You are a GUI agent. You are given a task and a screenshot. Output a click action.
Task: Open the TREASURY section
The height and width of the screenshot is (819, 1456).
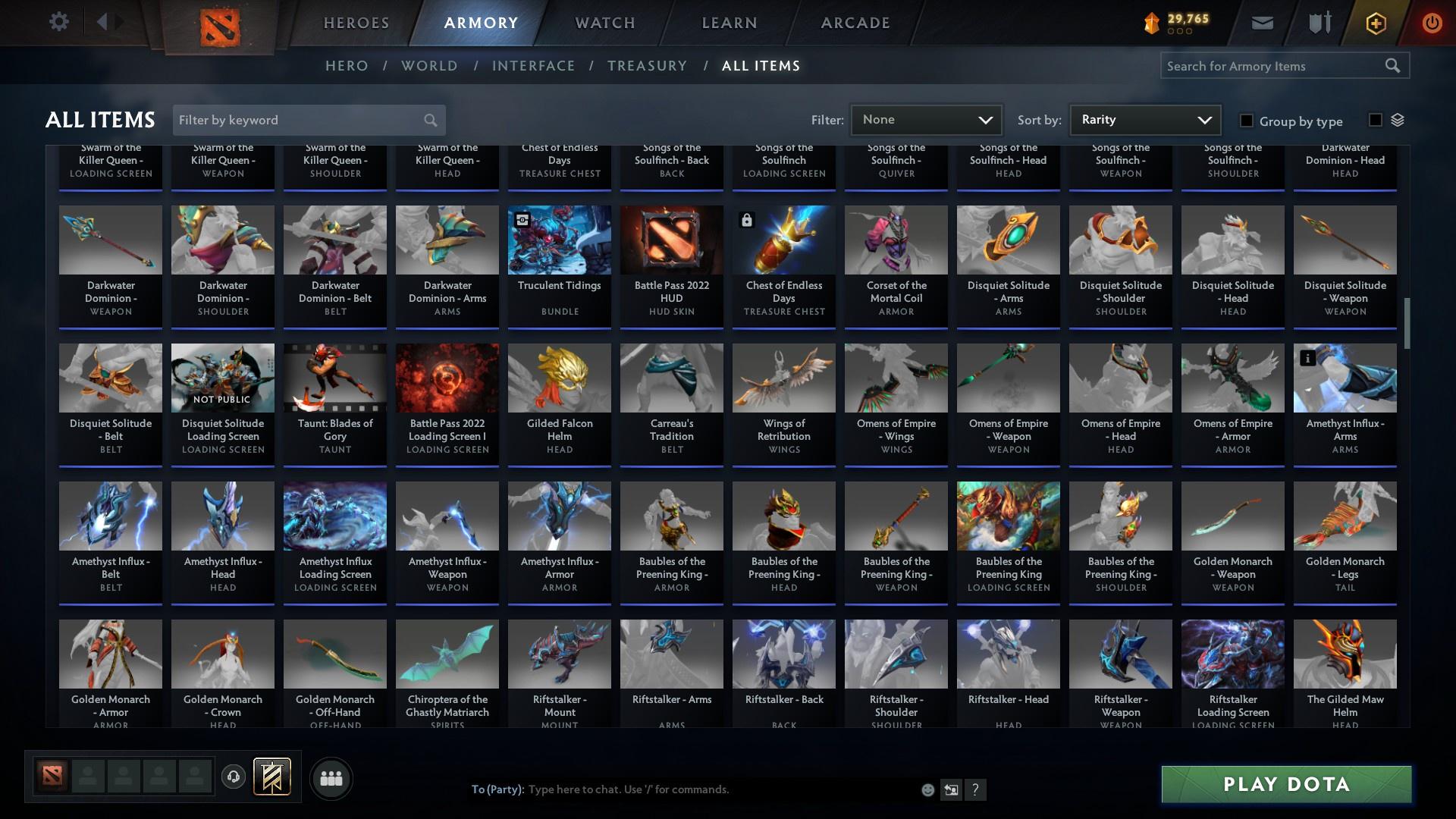click(647, 66)
